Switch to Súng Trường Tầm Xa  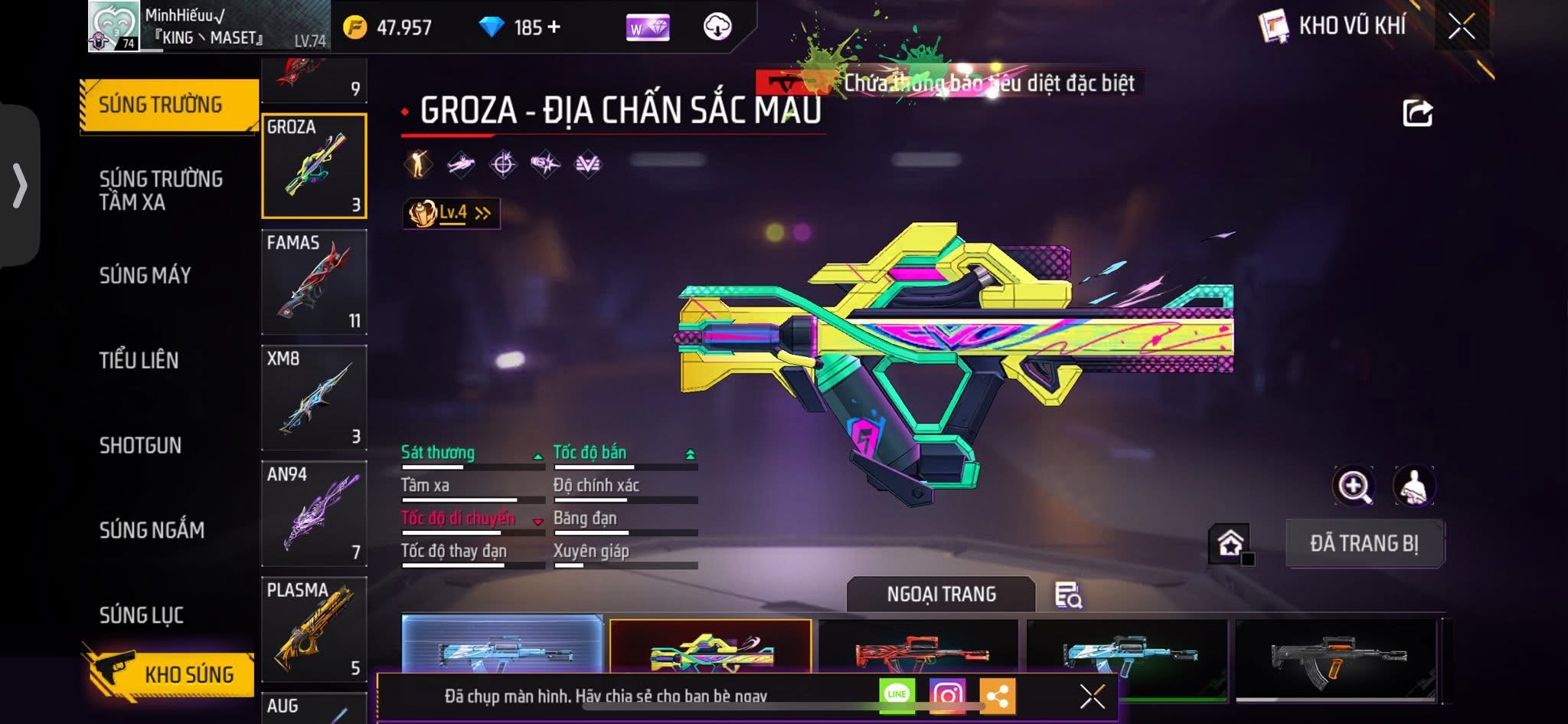[161, 190]
